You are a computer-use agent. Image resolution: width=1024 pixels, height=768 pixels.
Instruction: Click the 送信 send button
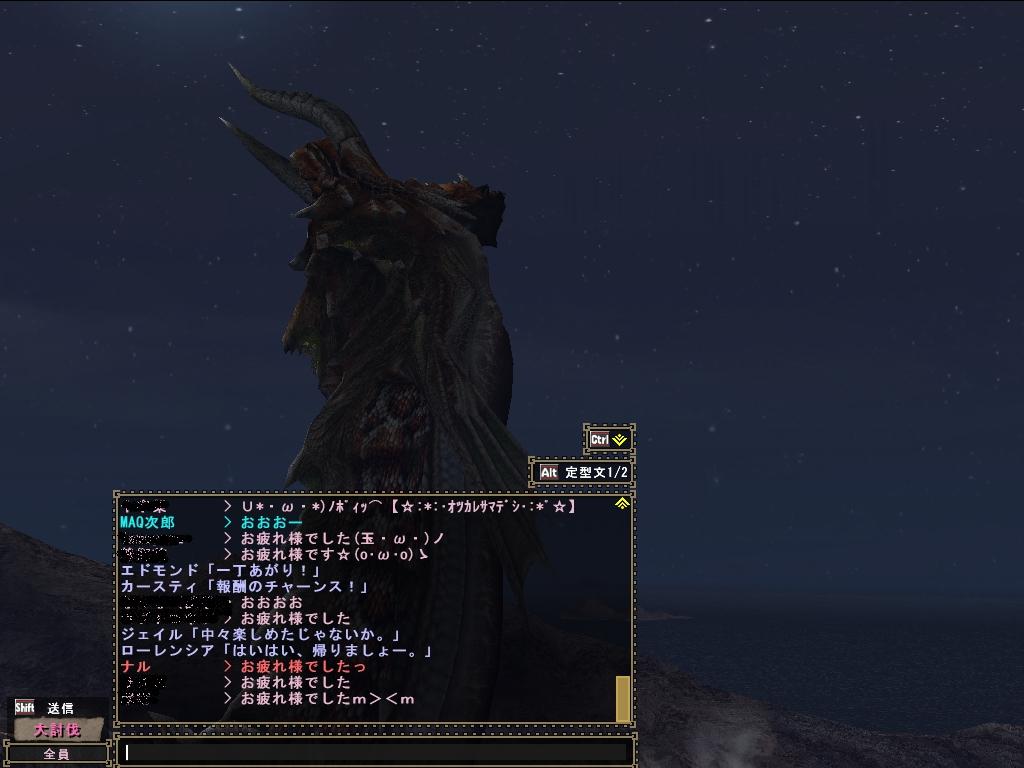(59, 708)
